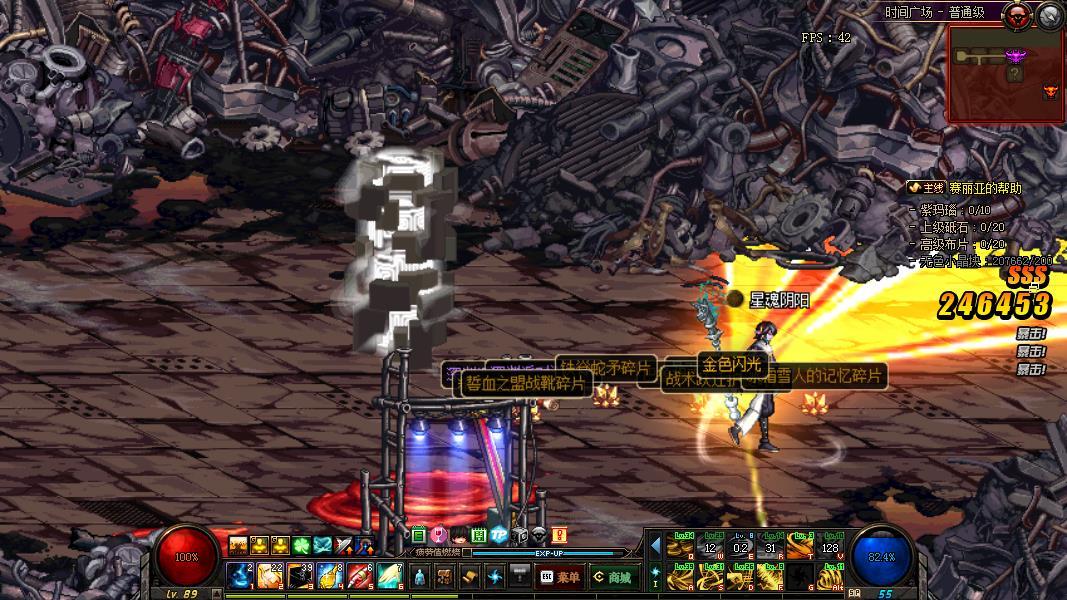Screen dimensions: 1067x600
Task: Use the red item in quick slot 5
Action: (360, 576)
